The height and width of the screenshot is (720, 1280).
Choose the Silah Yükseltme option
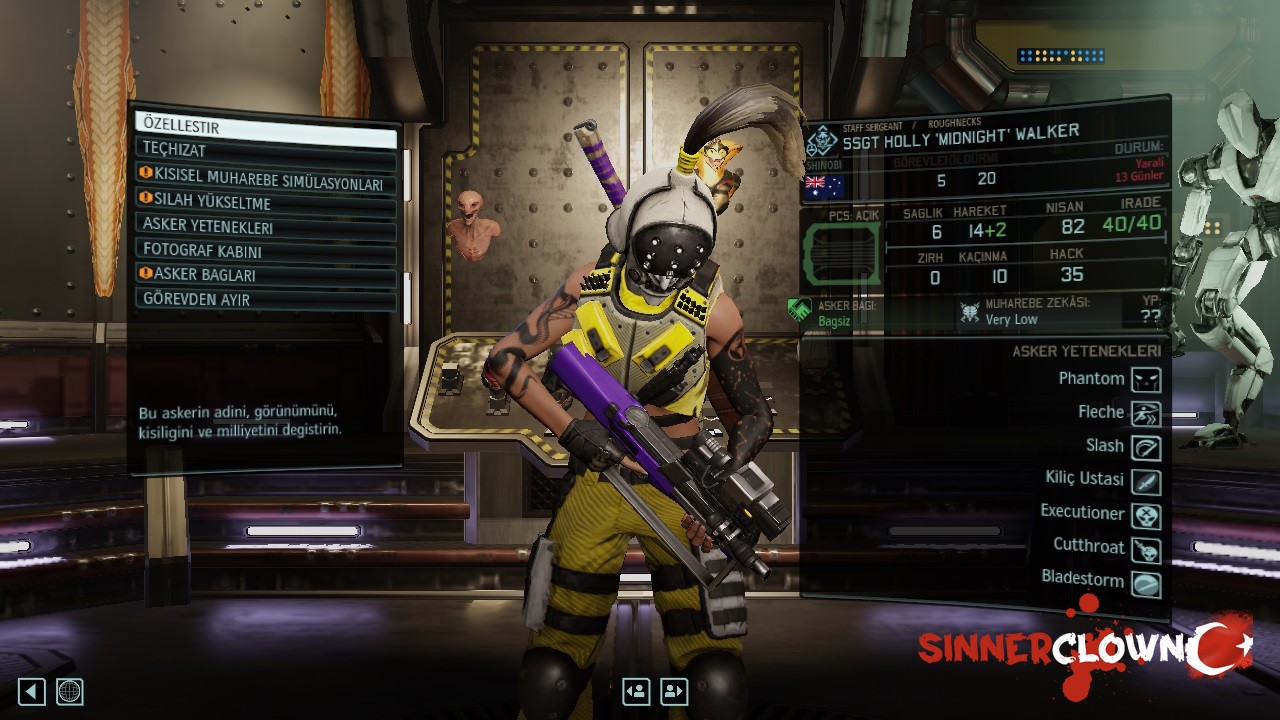[x=265, y=203]
